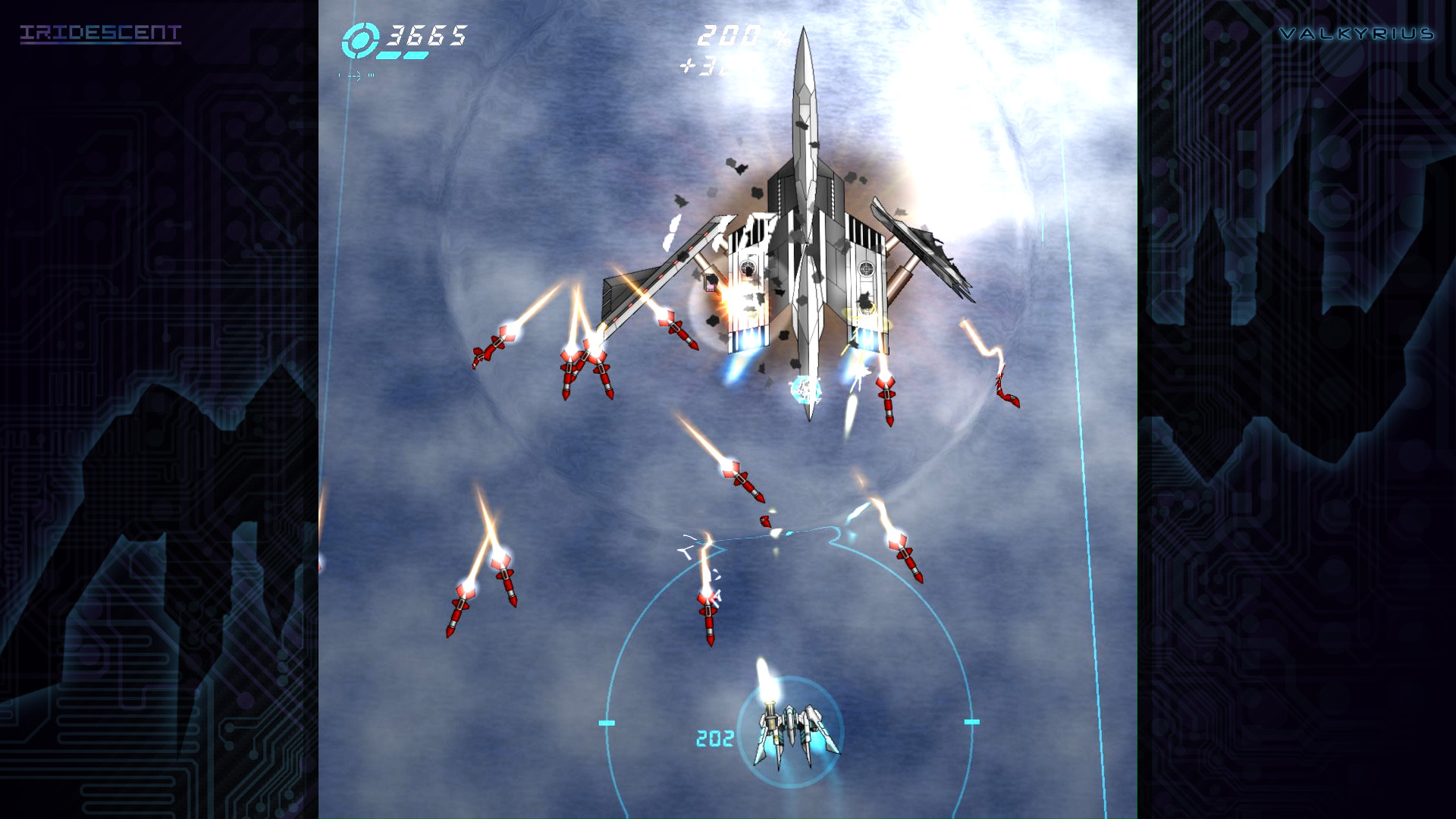Click the score value 3665
This screenshot has height=819, width=1456.
point(425,36)
